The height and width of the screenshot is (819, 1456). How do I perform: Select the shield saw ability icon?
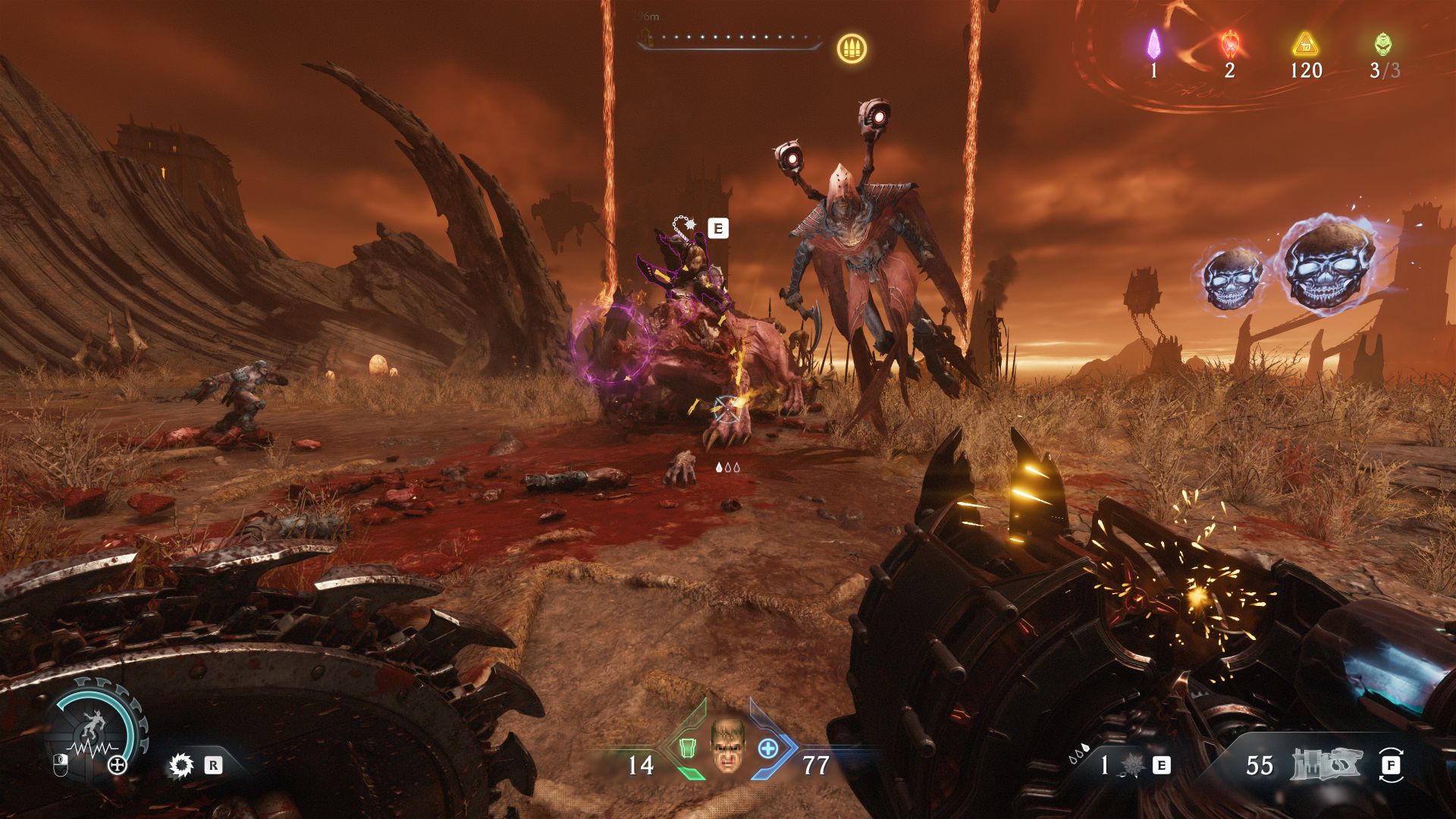[x=180, y=765]
